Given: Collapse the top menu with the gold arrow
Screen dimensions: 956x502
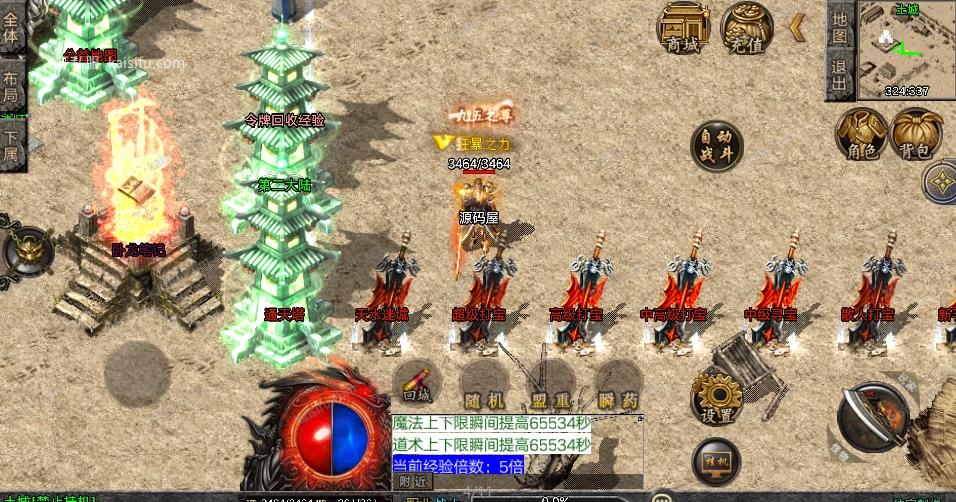Looking at the screenshot, I should click(797, 27).
